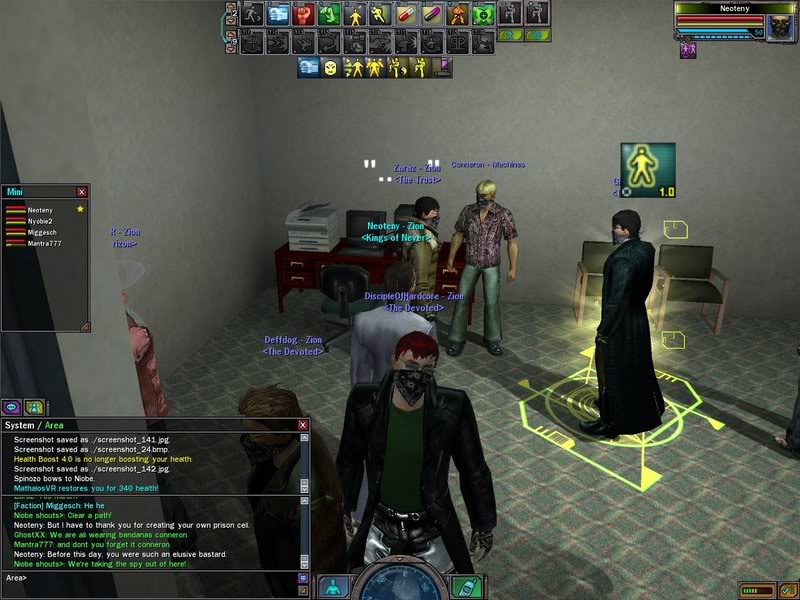Screen dimensions: 800x600
Task: Open the green cell phone button
Action: pos(463,585)
